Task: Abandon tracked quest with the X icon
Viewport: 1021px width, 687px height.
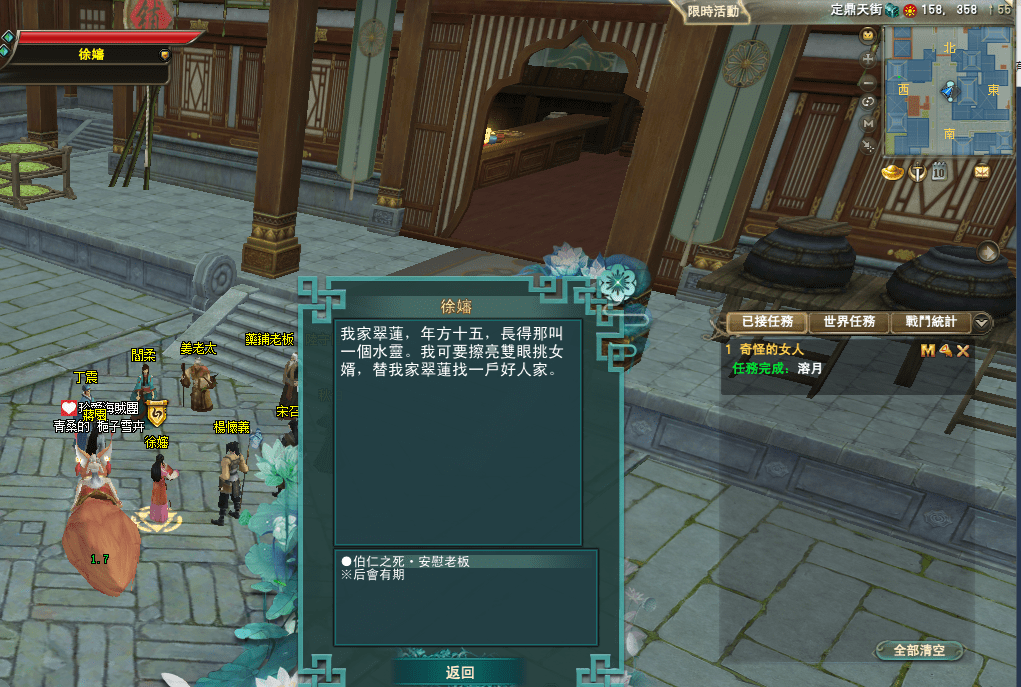Action: (963, 350)
